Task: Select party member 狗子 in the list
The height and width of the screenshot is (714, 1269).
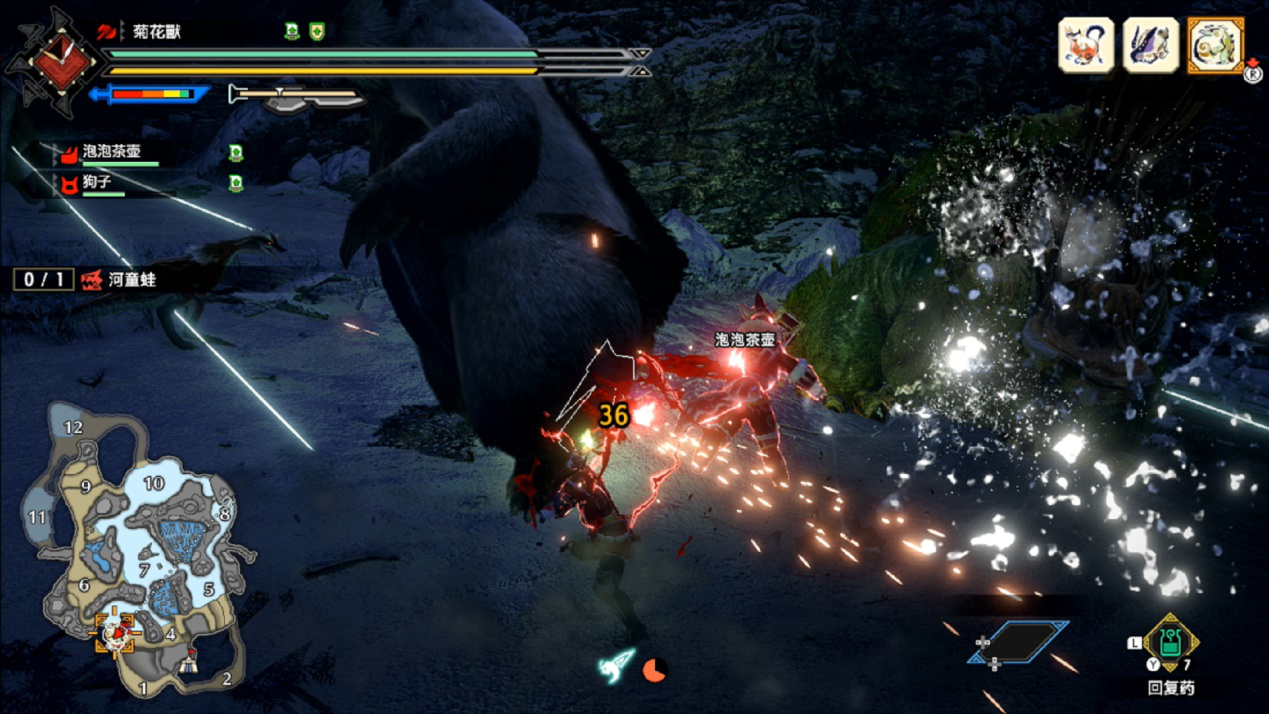Action: tap(98, 183)
